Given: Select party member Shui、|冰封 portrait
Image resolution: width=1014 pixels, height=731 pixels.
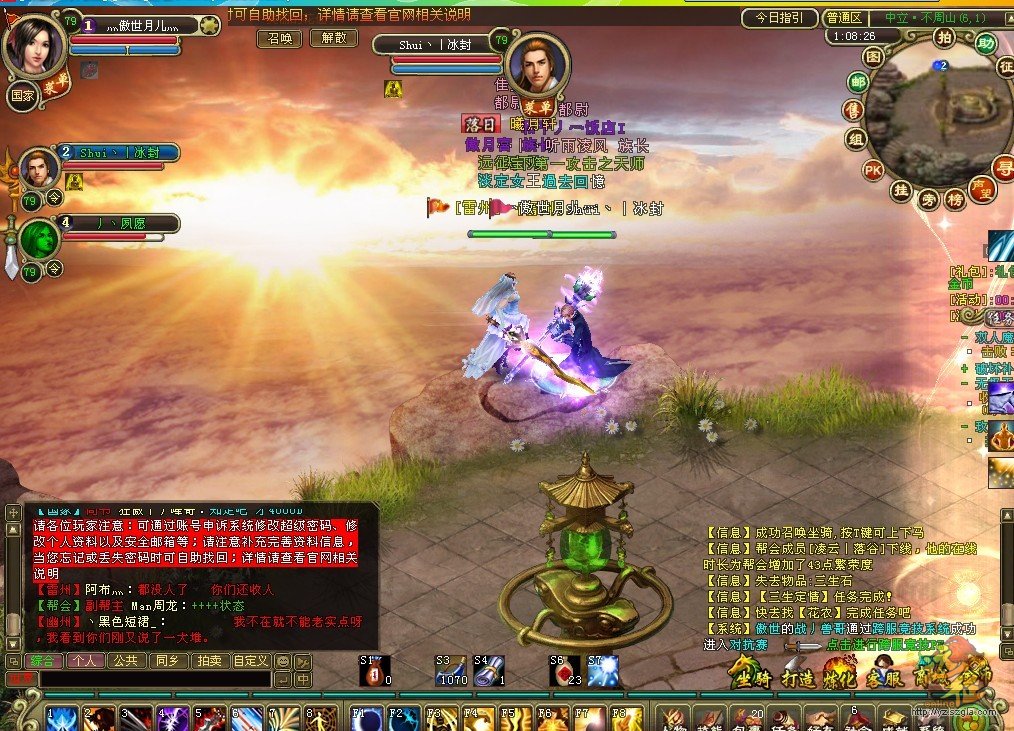Looking at the screenshot, I should click(38, 168).
